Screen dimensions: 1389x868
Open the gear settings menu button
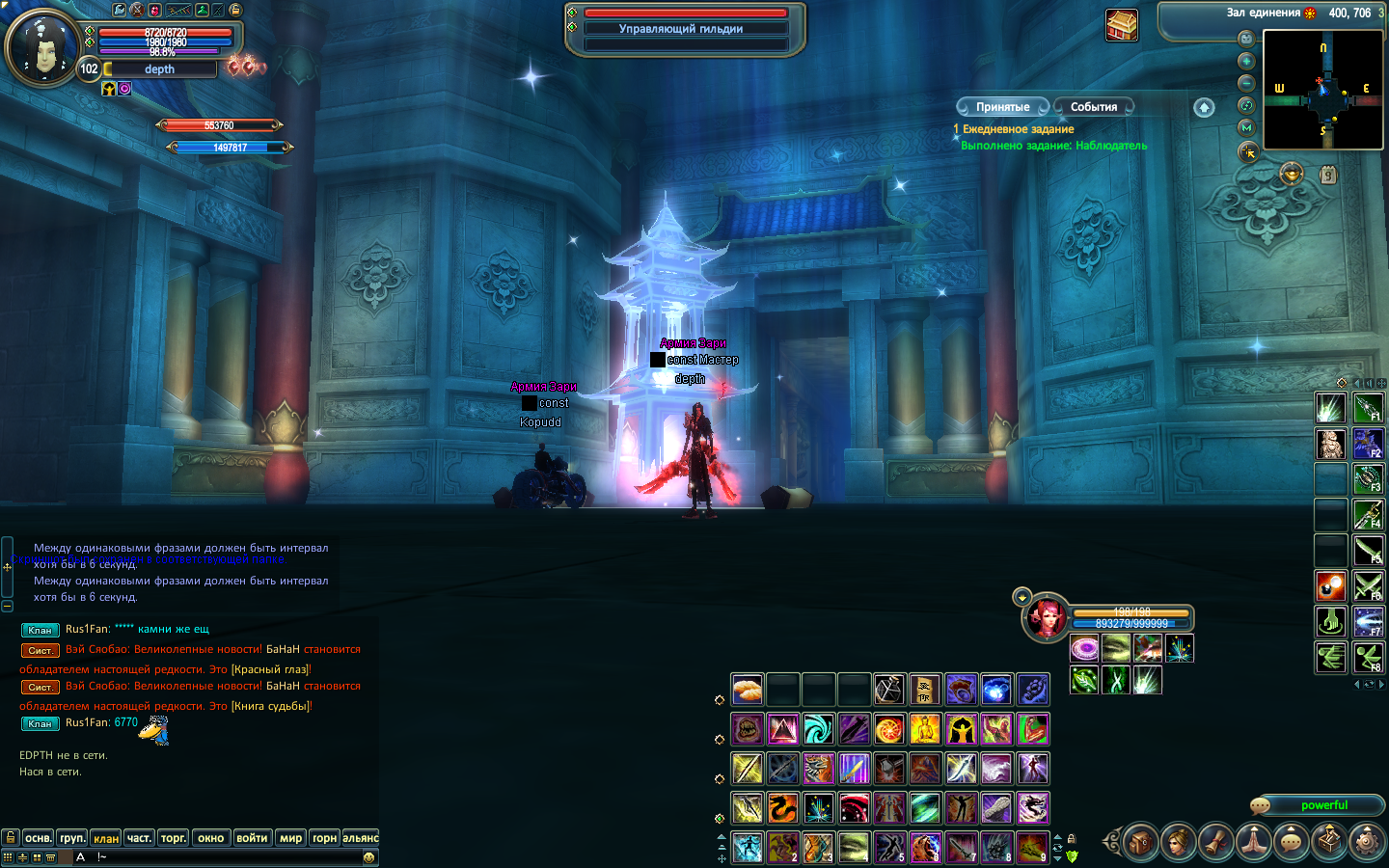click(1367, 842)
